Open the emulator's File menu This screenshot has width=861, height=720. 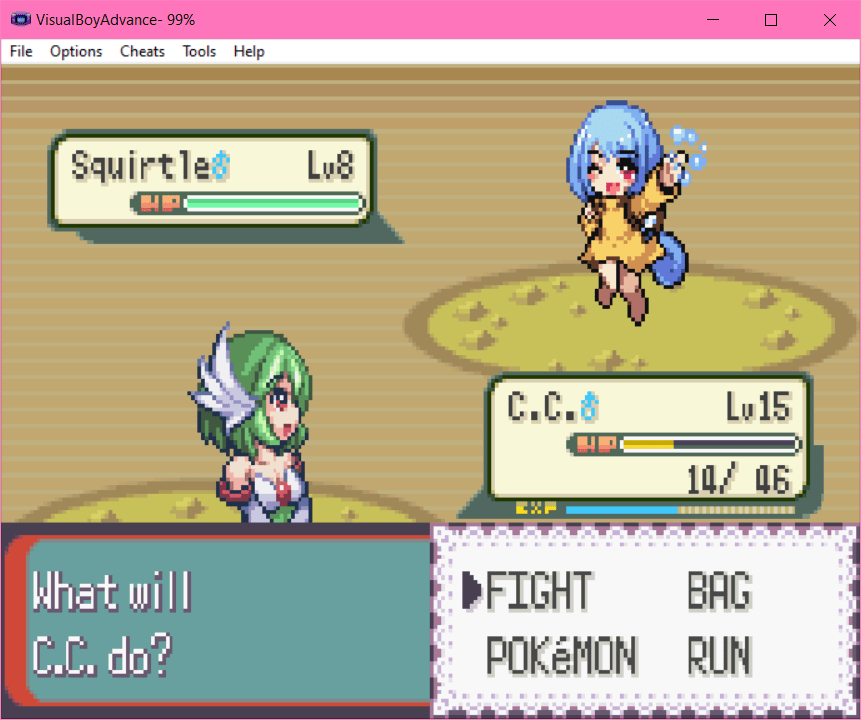tap(21, 51)
